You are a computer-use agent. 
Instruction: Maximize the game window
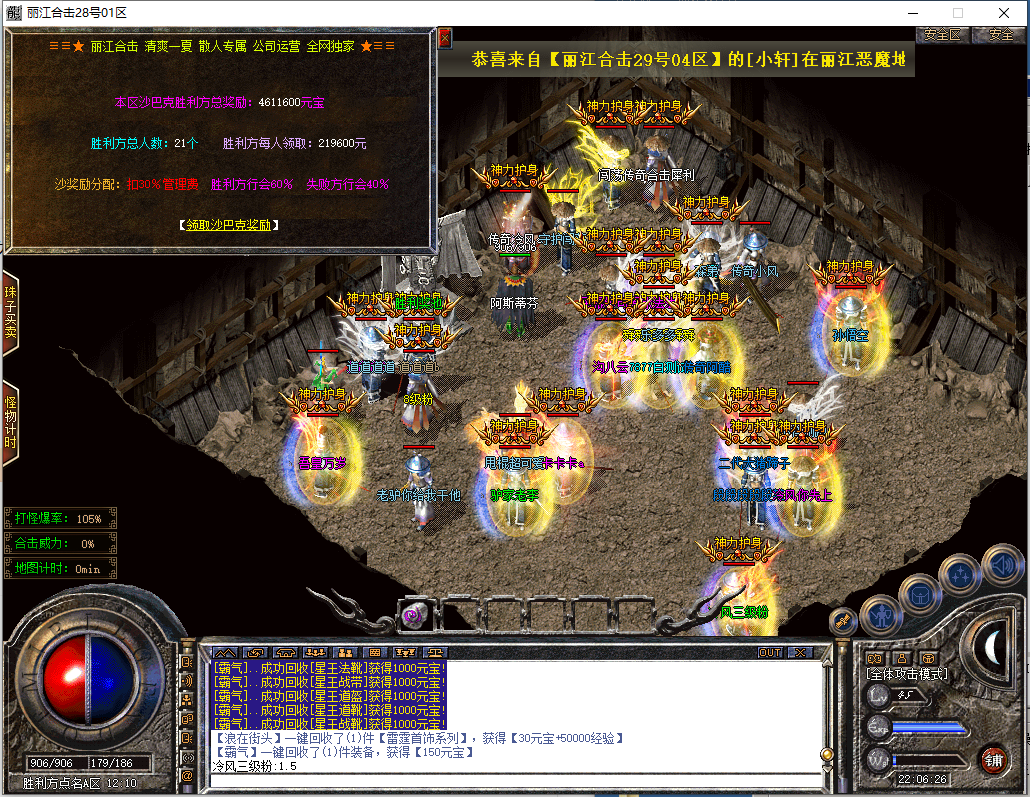[957, 12]
